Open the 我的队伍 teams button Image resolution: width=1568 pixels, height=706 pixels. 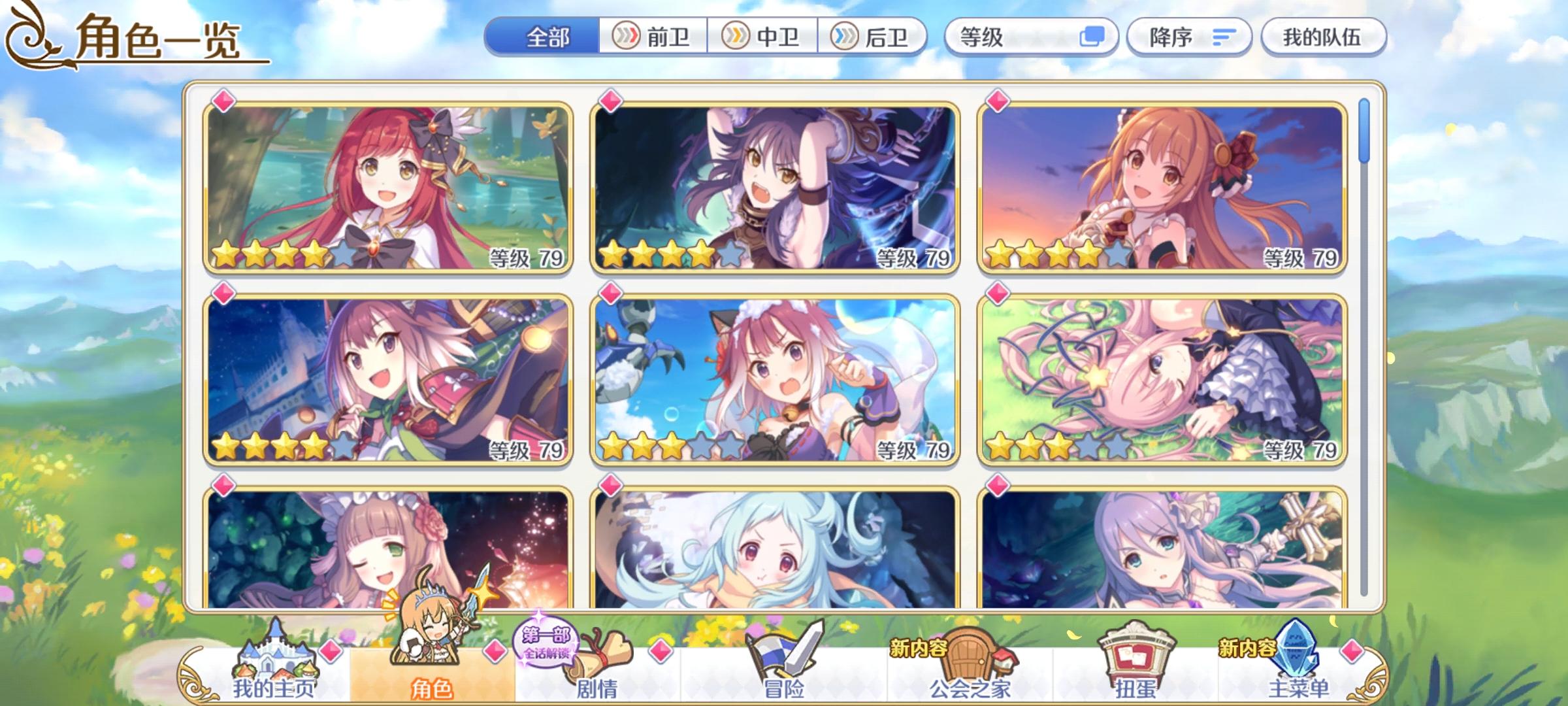click(1321, 37)
